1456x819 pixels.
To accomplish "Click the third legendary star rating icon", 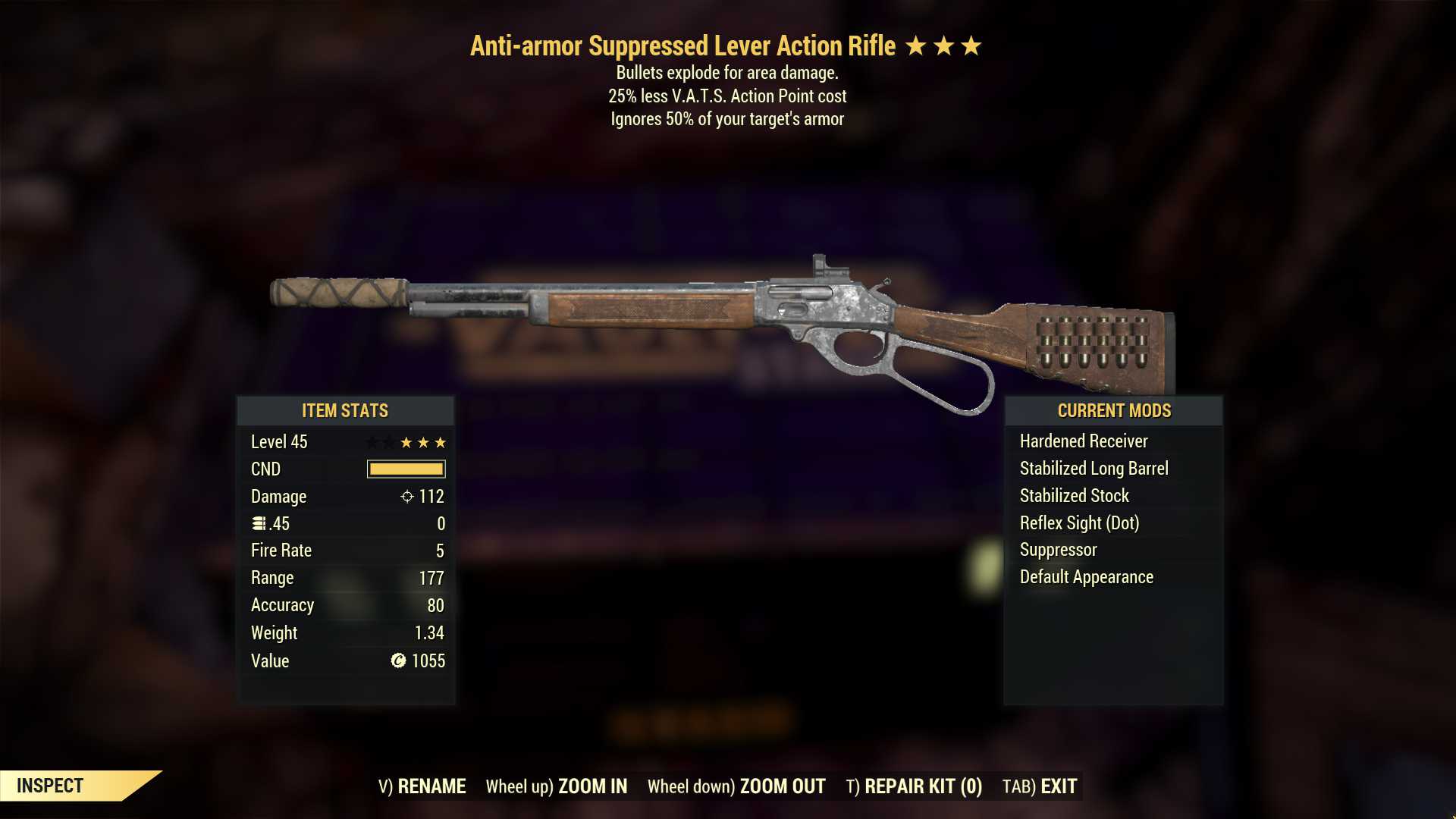I will tap(973, 45).
